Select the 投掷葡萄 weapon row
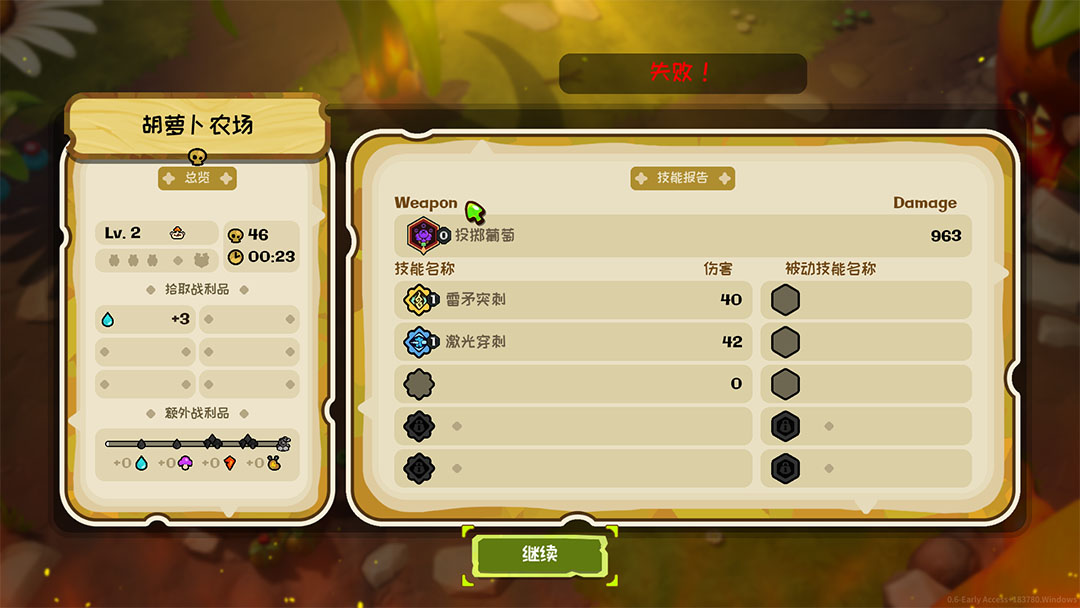 click(683, 236)
